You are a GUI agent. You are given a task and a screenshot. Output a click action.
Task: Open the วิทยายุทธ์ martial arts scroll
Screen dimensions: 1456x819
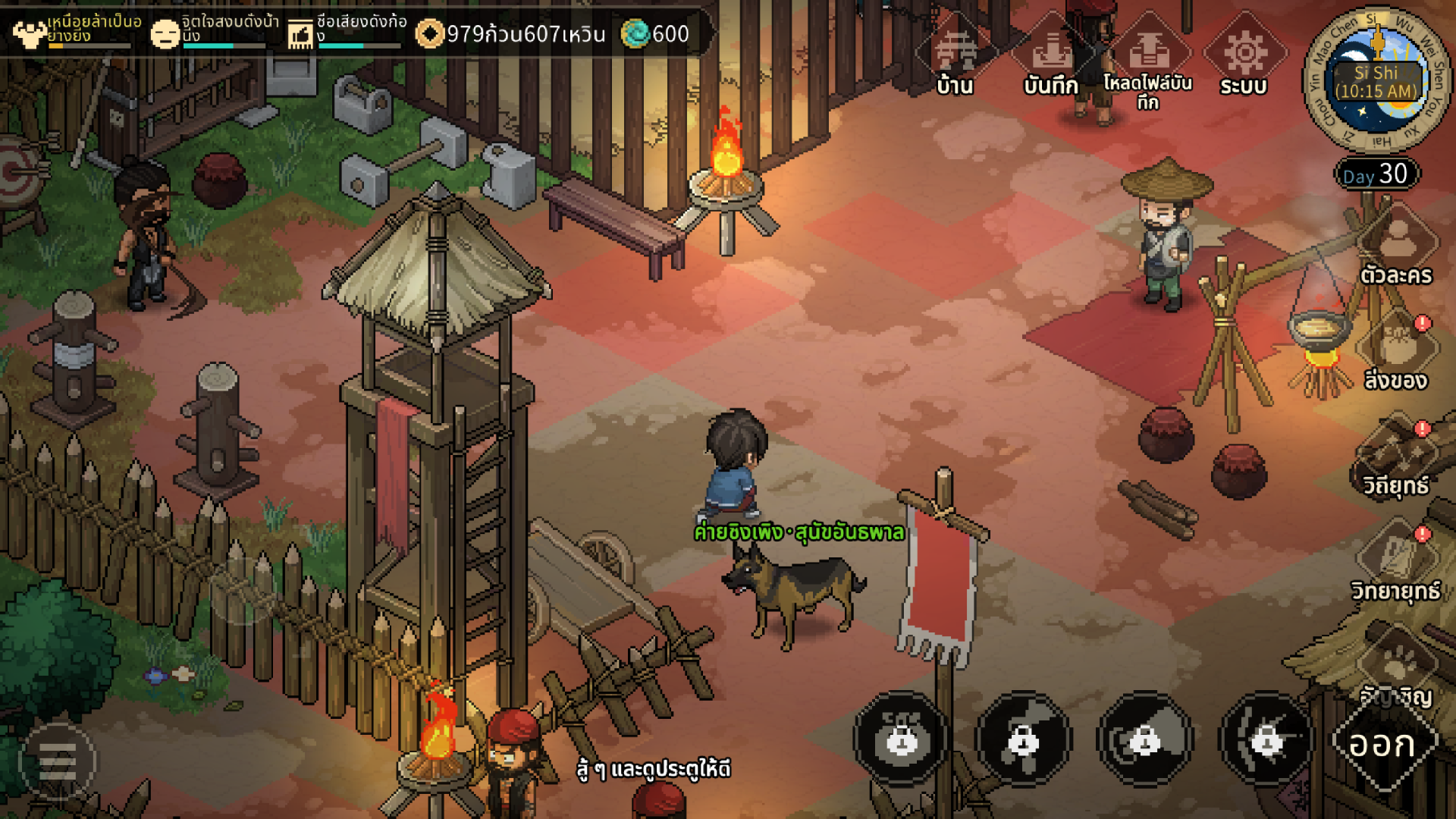coord(1396,560)
